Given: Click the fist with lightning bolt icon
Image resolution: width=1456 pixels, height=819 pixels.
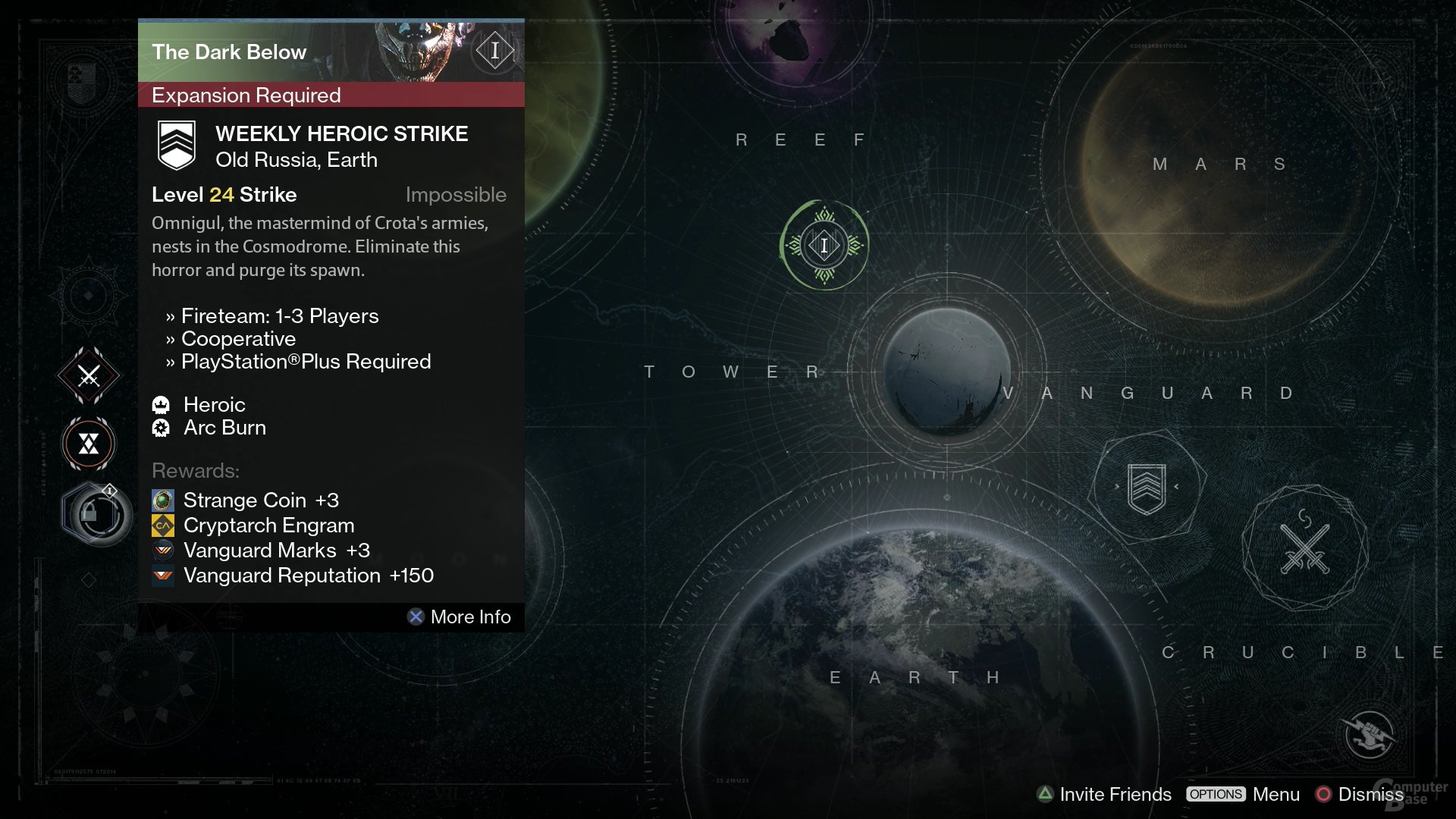Looking at the screenshot, I should 1370,734.
